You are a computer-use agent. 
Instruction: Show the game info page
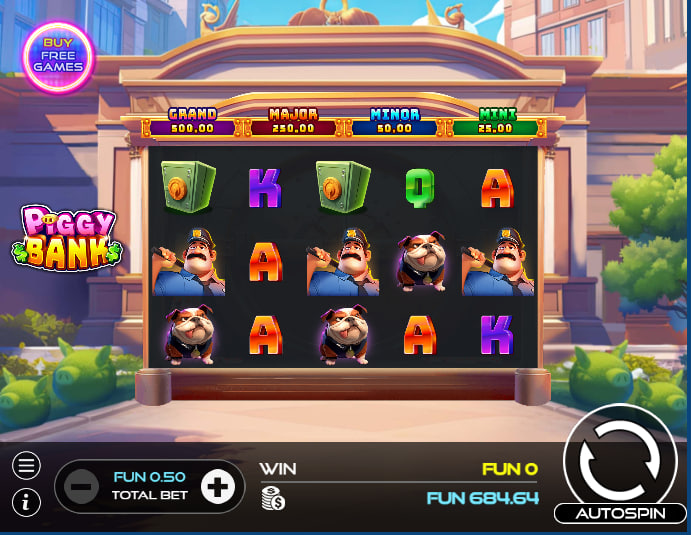click(x=27, y=502)
